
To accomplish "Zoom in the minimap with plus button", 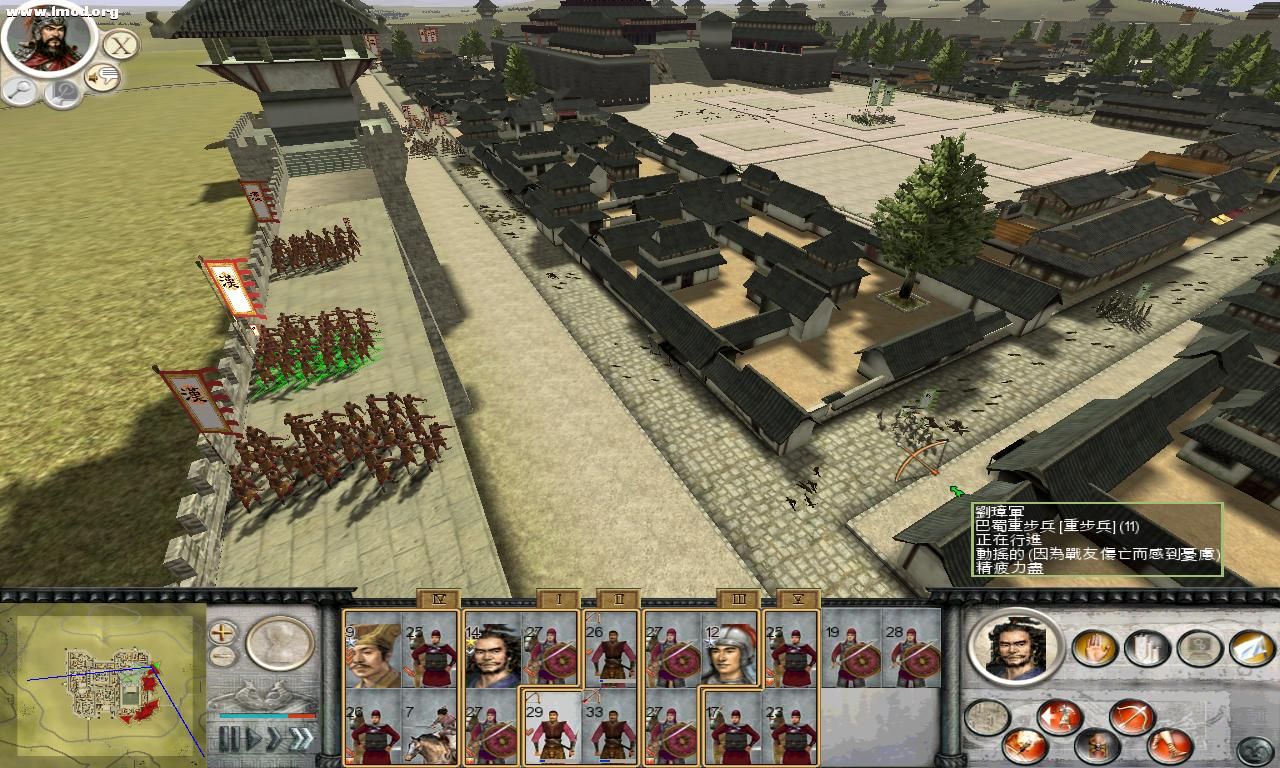I will point(223,632).
